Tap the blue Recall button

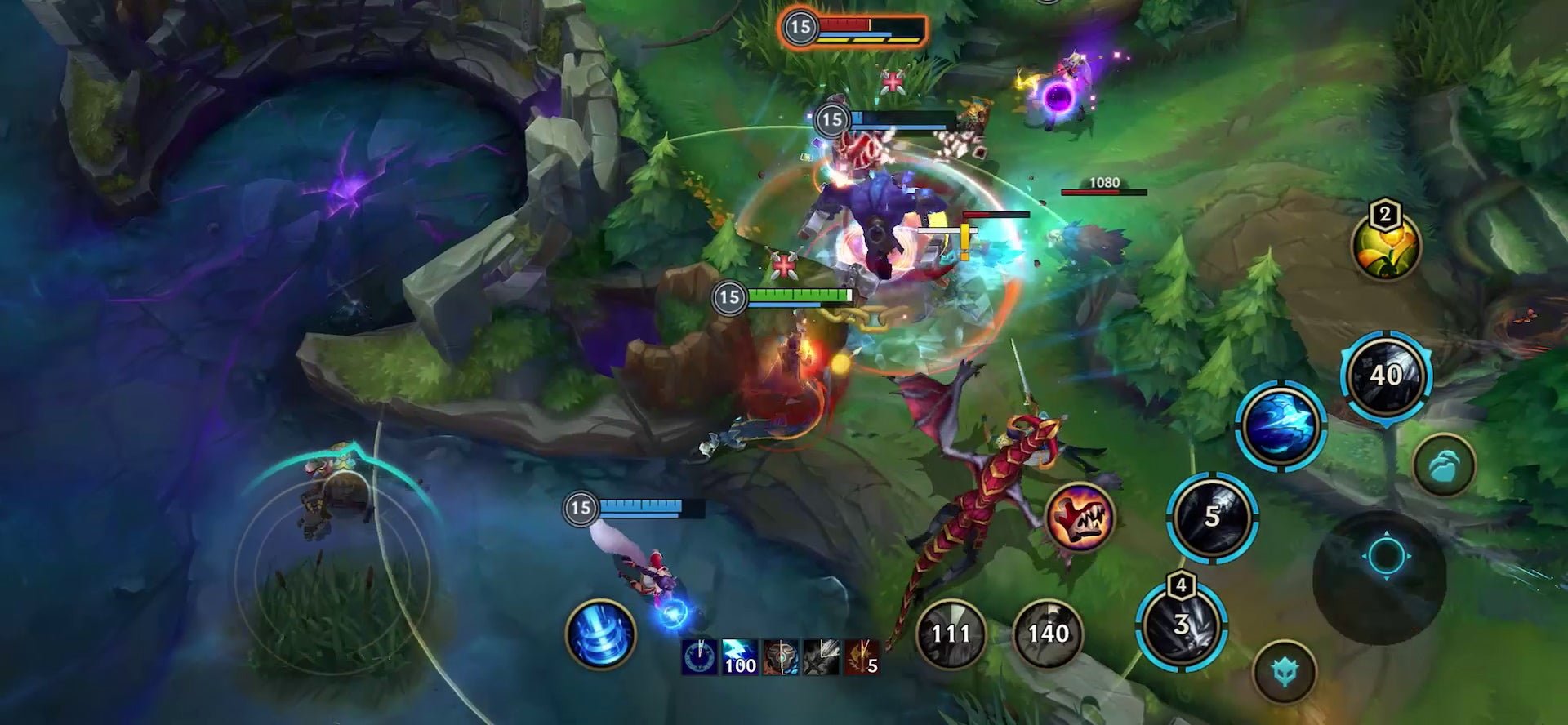tap(600, 634)
